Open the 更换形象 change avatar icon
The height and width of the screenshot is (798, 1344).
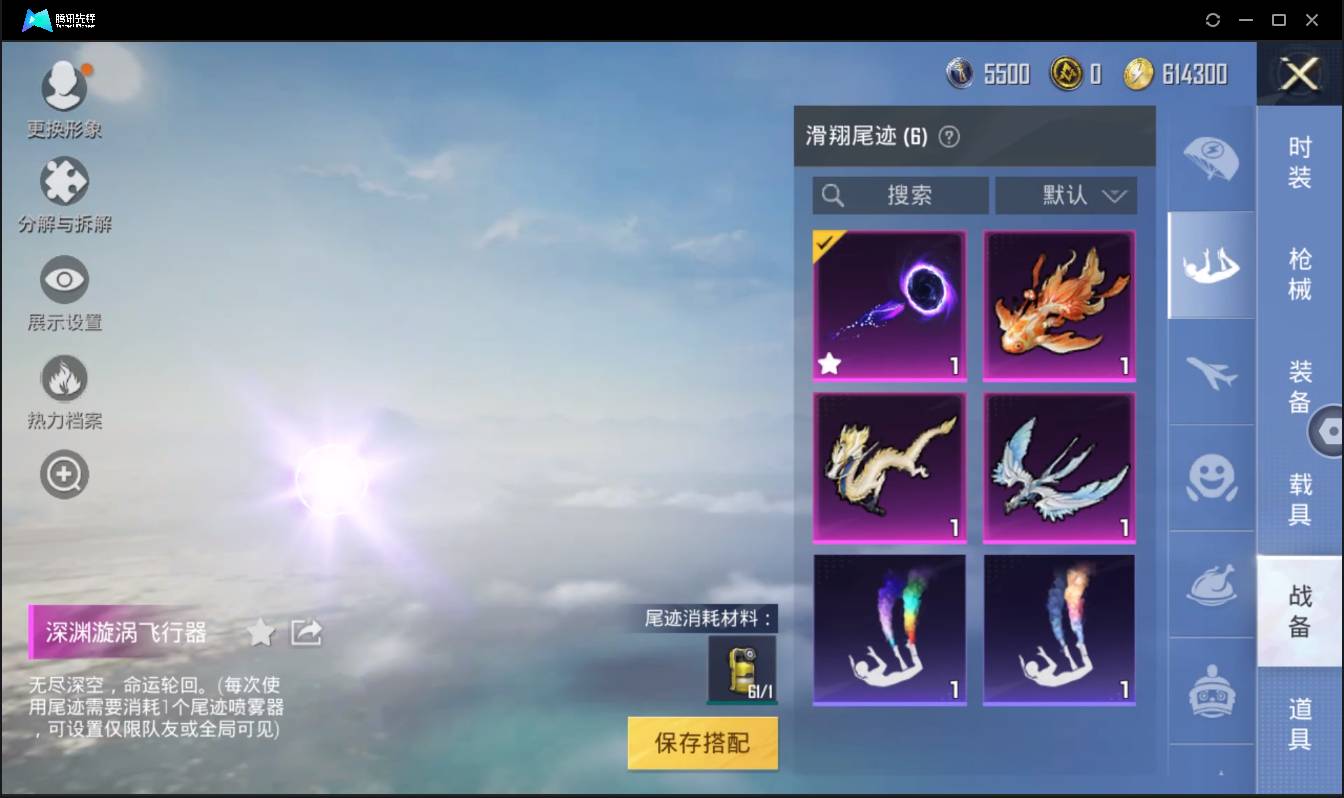(x=64, y=85)
